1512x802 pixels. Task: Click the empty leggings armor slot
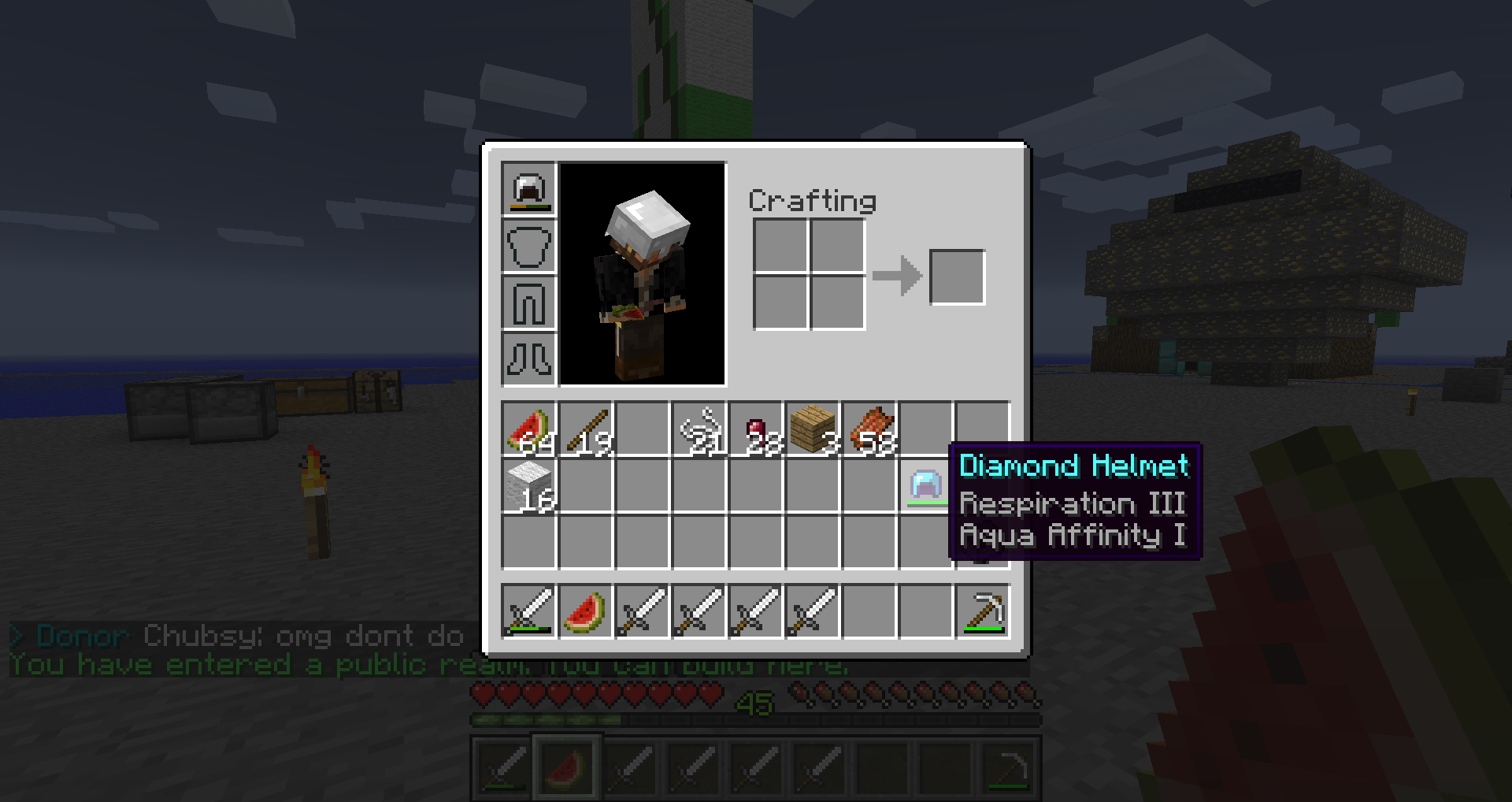(529, 303)
